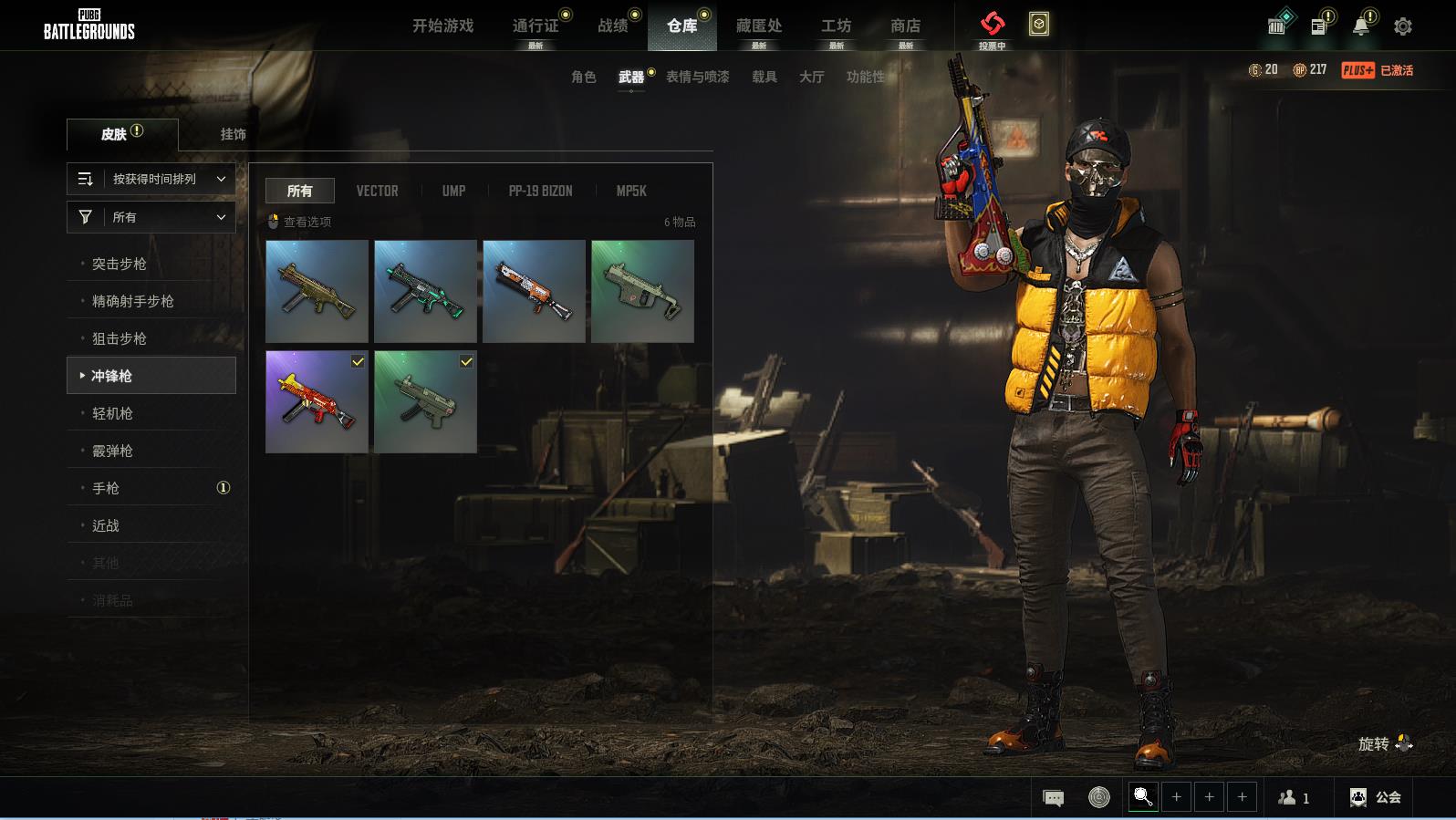1456x820 pixels.
Task: Select the 角色 character sub-tab
Action: 583,77
